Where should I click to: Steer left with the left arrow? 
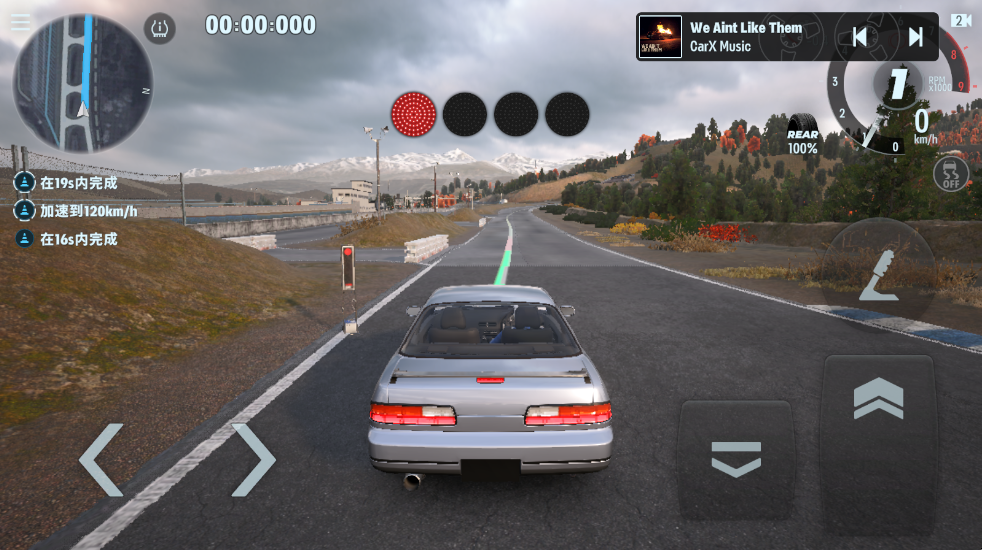(101, 460)
